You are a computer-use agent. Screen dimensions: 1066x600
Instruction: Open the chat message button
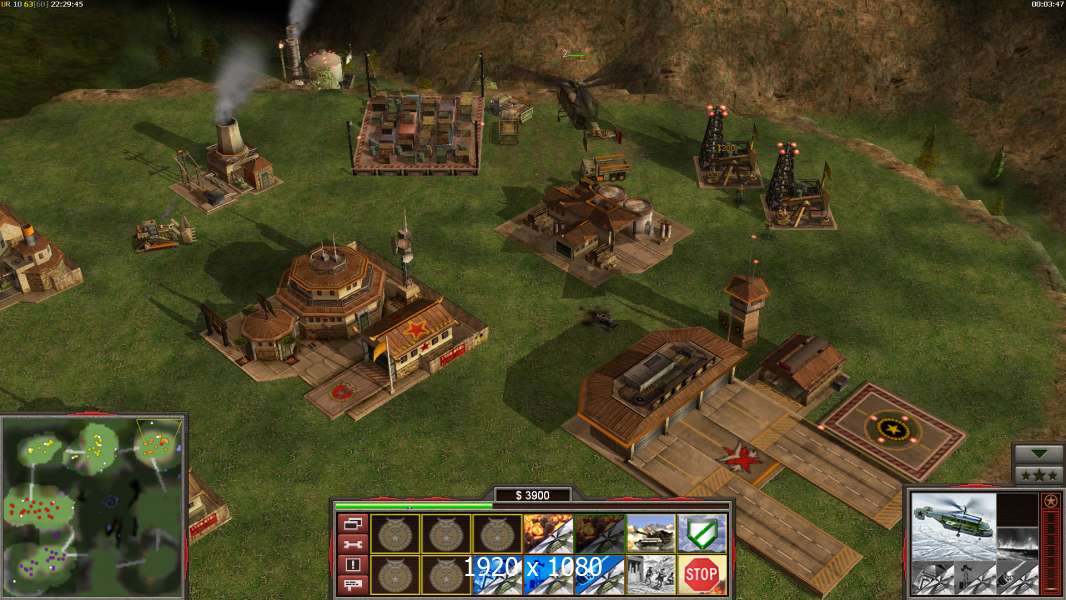pyautogui.click(x=352, y=584)
